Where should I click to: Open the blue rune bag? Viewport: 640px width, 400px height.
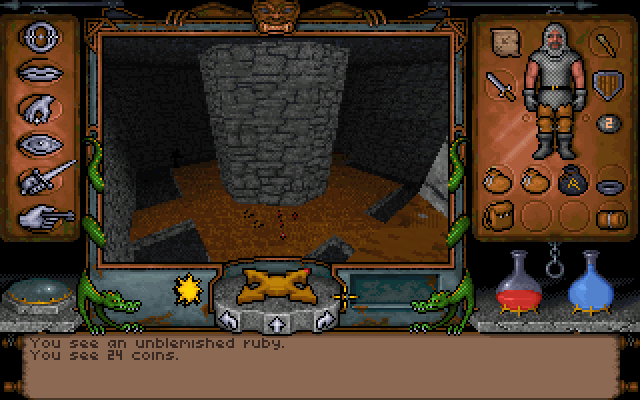tap(570, 181)
